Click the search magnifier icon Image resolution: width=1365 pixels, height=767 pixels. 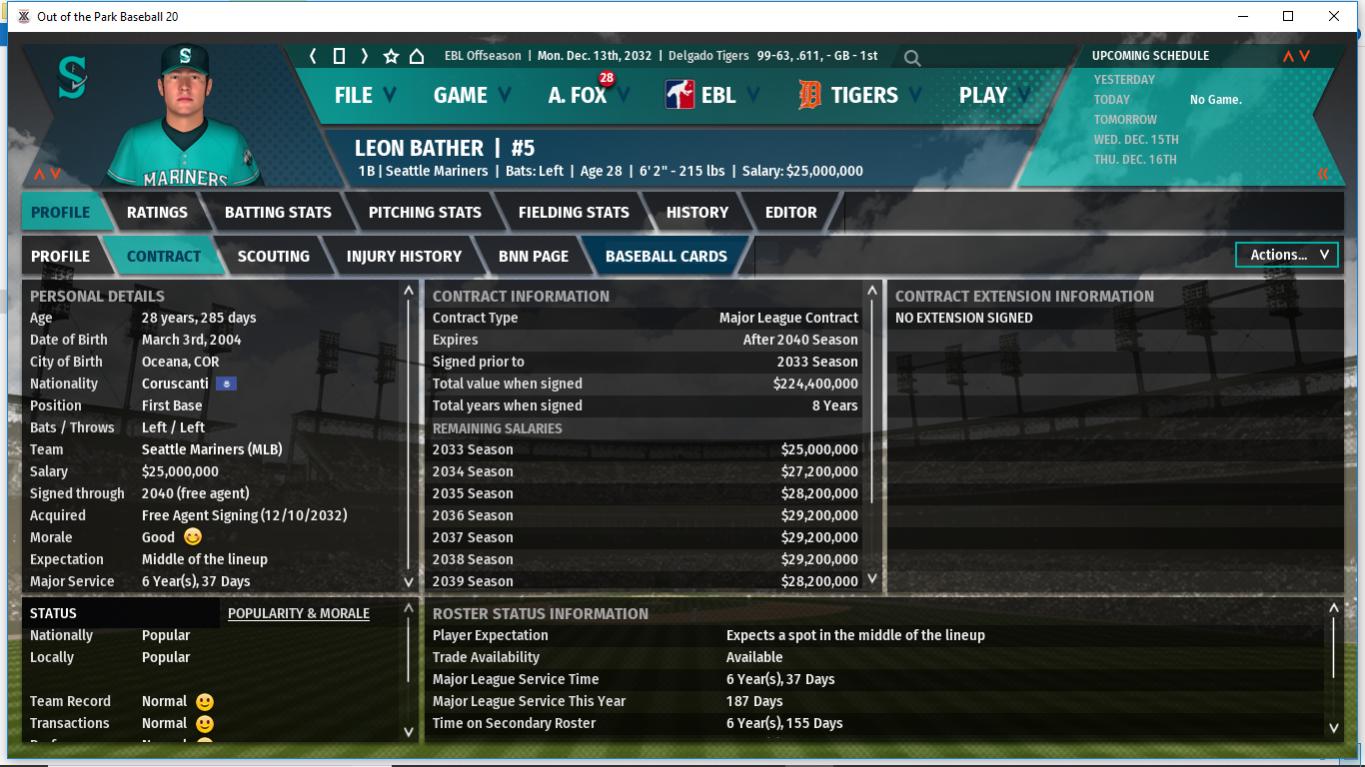point(912,58)
